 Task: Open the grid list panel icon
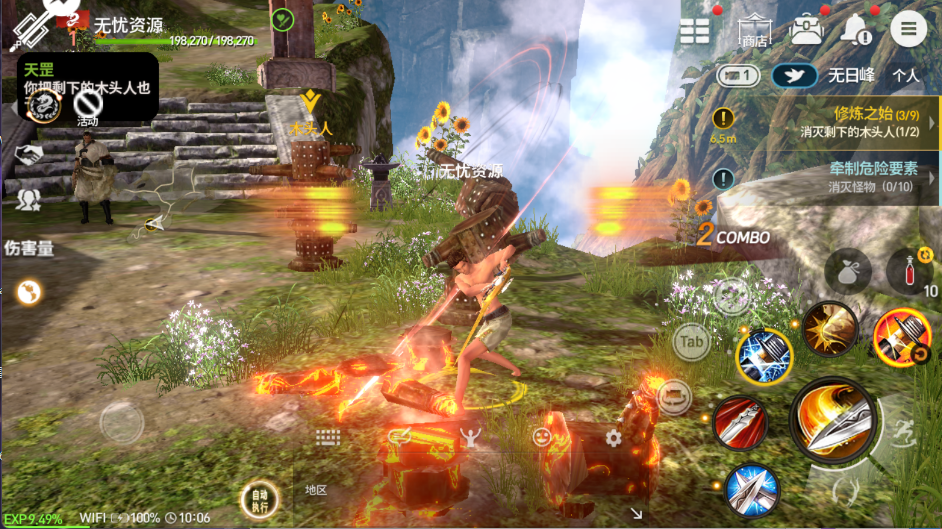[x=695, y=31]
